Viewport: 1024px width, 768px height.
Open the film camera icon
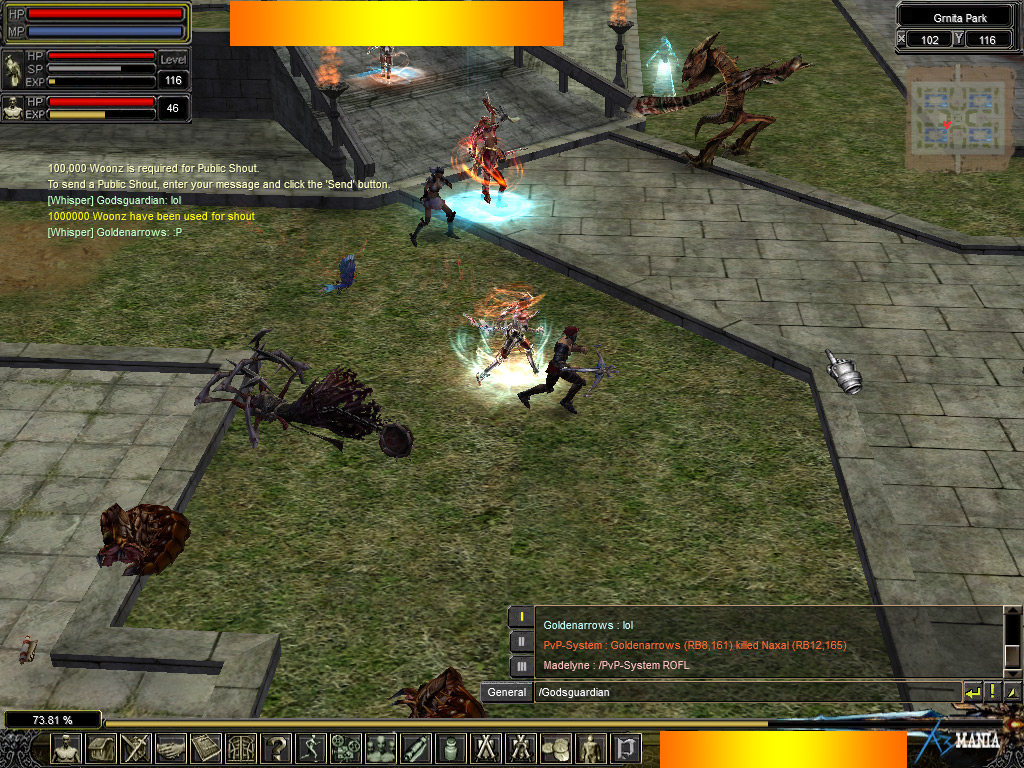pos(346,747)
